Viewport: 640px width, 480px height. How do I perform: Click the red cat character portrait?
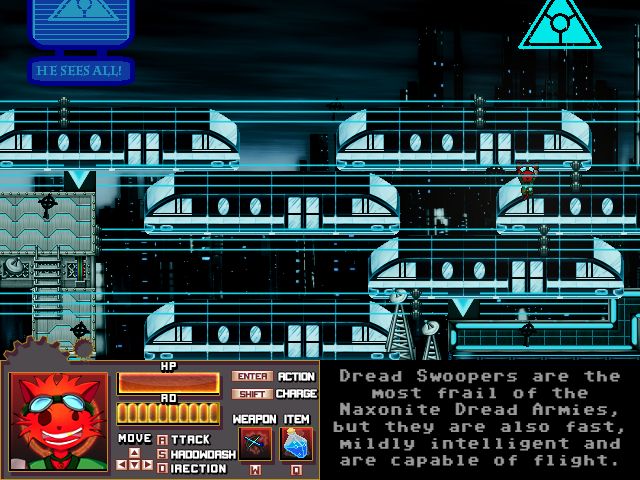point(60,421)
